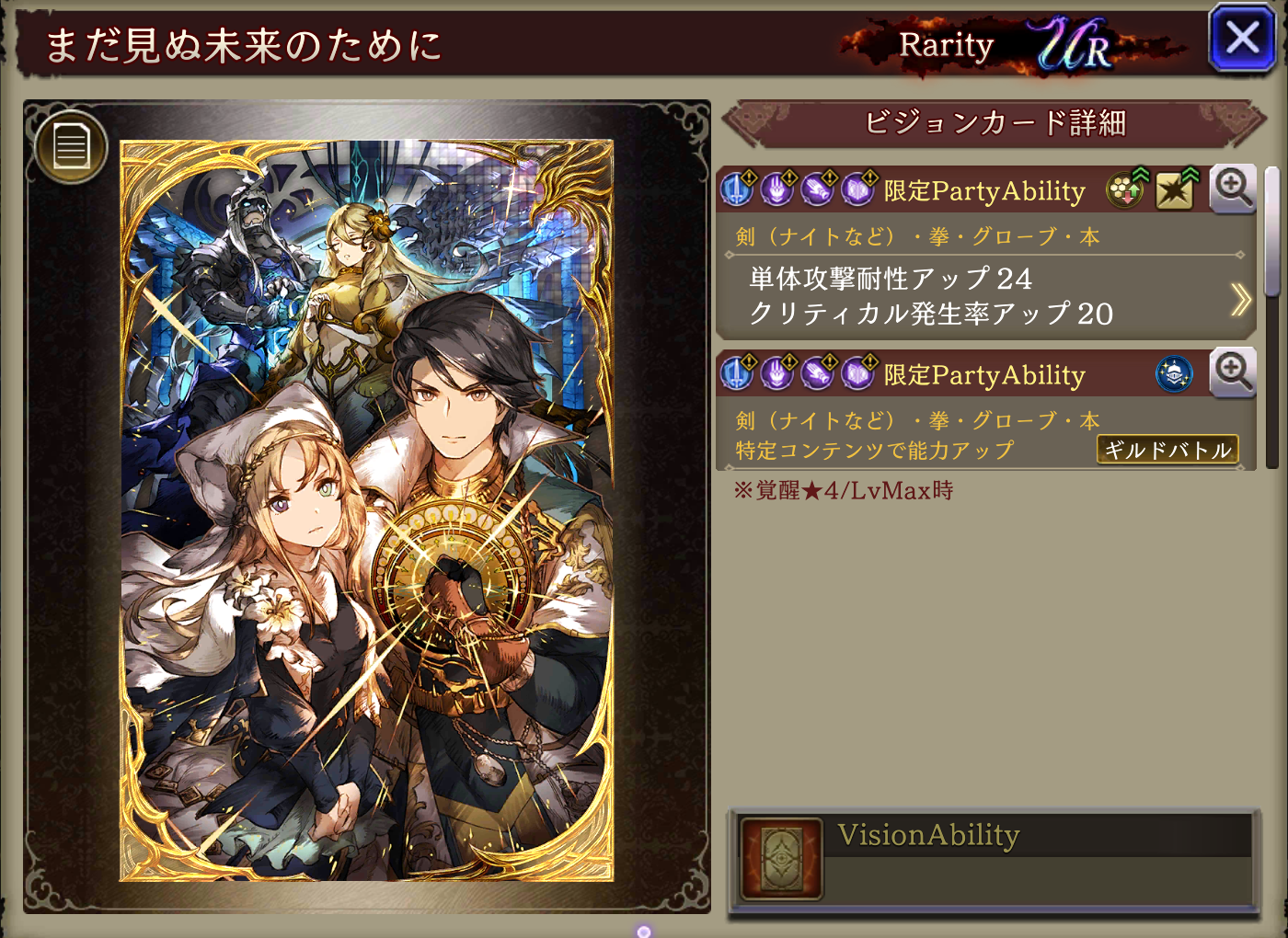Click the ability list scrollbar
Screen dimensions: 1288x938
(x=1271, y=232)
